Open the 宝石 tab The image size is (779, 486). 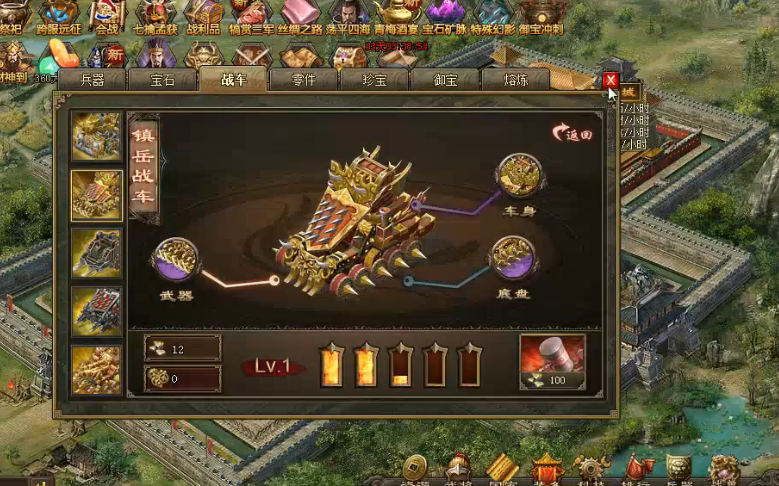point(161,80)
